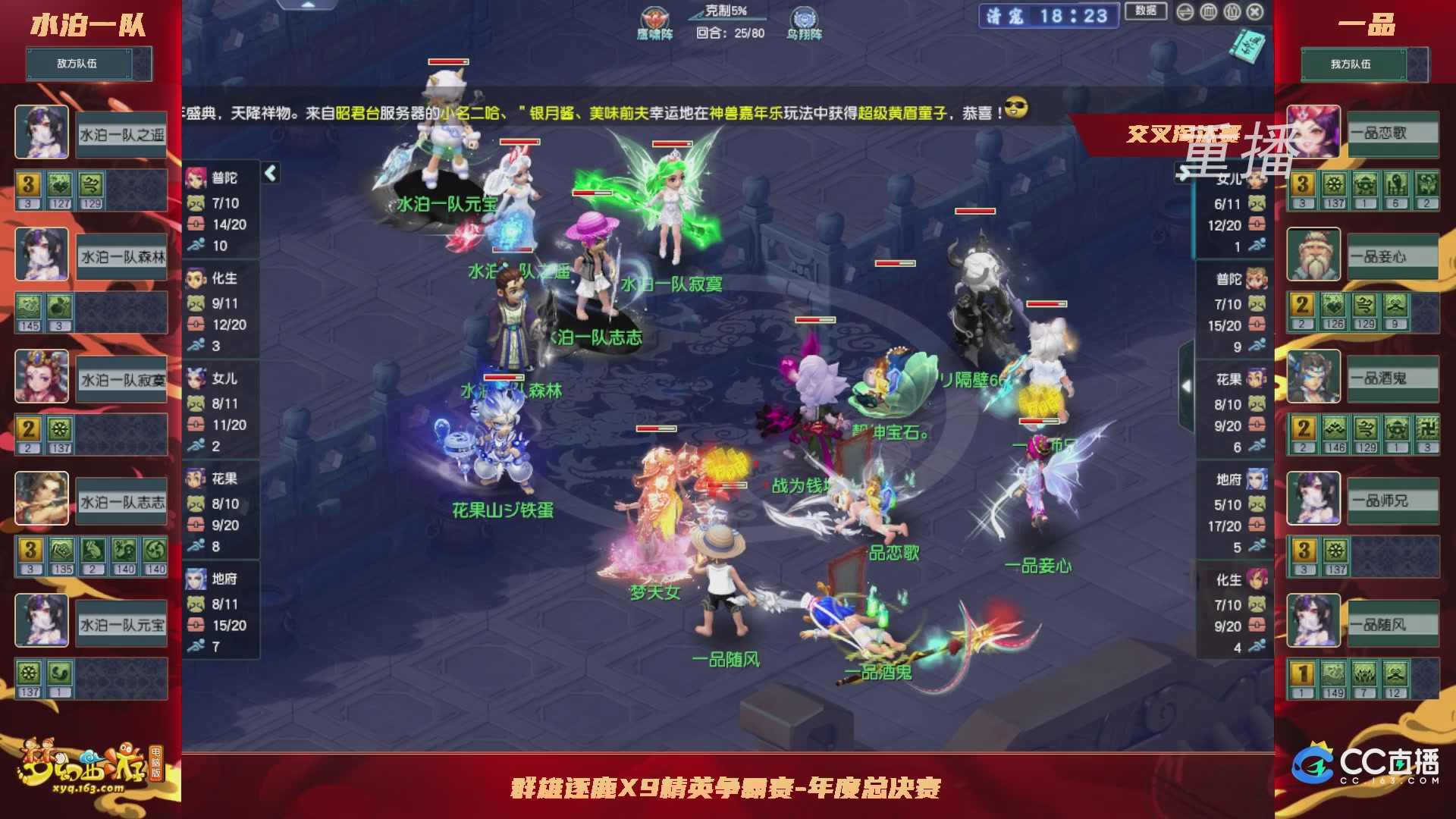Screen dimensions: 1456x819
Task: Toggle the second shrine icon beside the exit button
Action: pos(1231,12)
